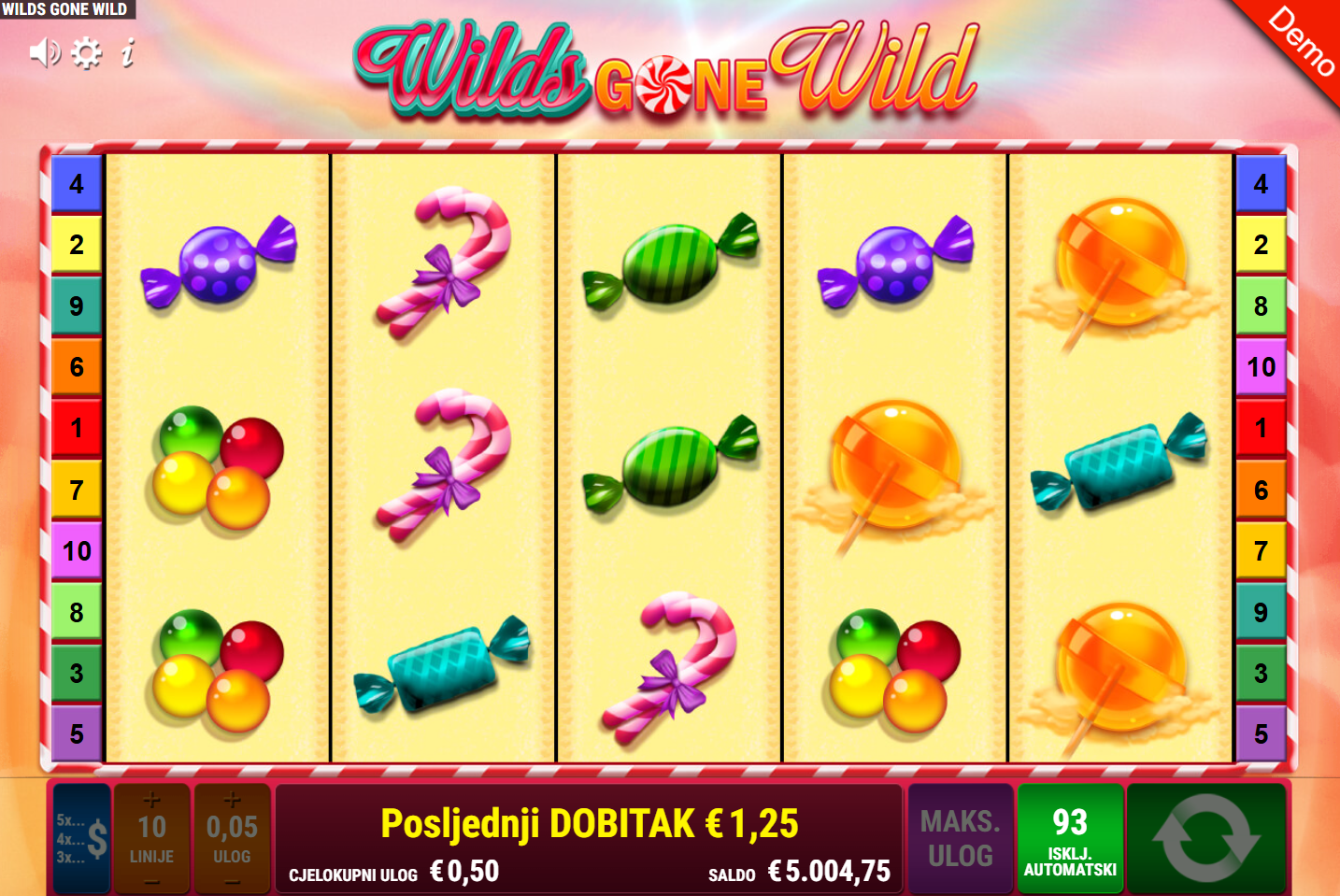Select the MAKS. ULOG button
1340x896 pixels.
pos(960,839)
